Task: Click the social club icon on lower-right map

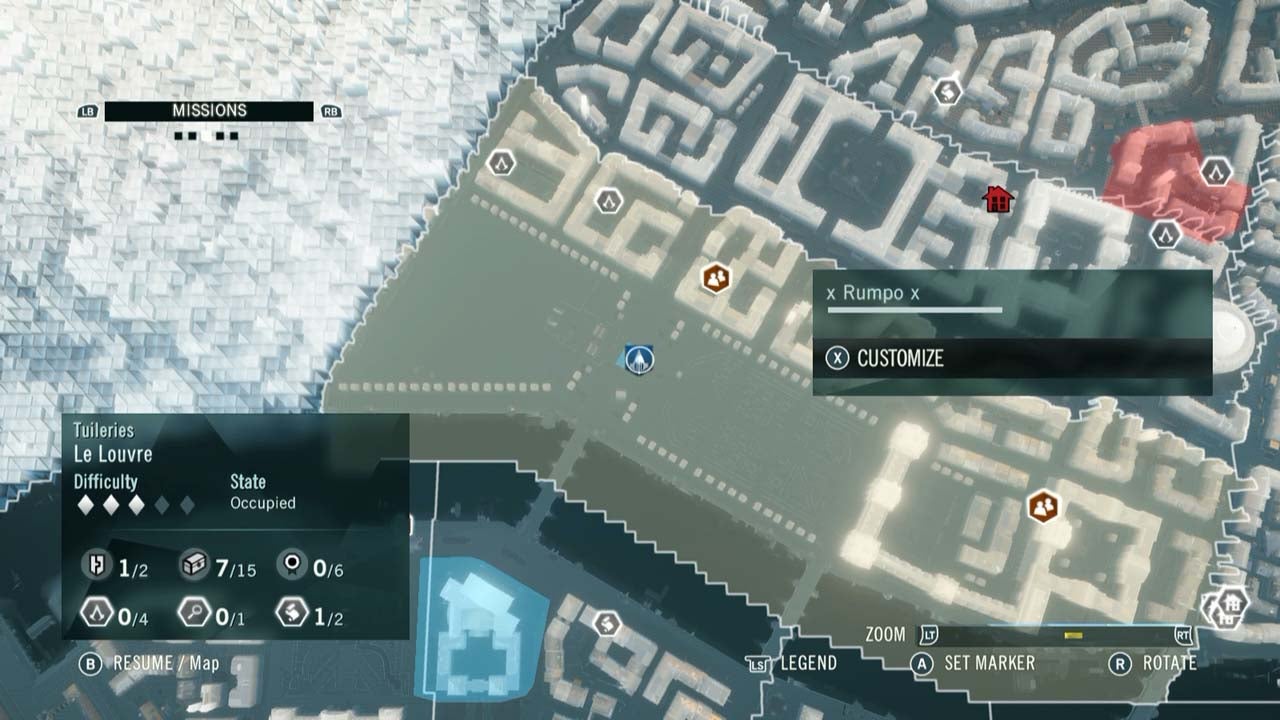Action: [x=1044, y=506]
